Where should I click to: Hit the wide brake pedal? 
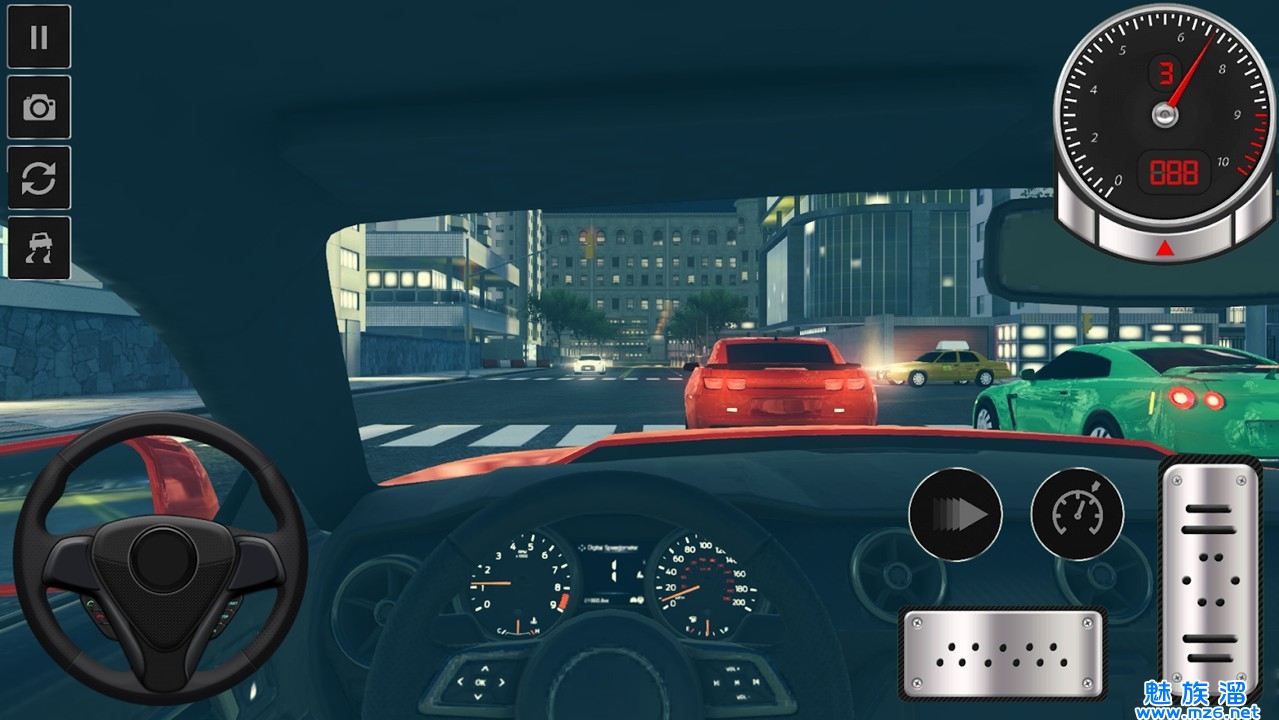1002,653
